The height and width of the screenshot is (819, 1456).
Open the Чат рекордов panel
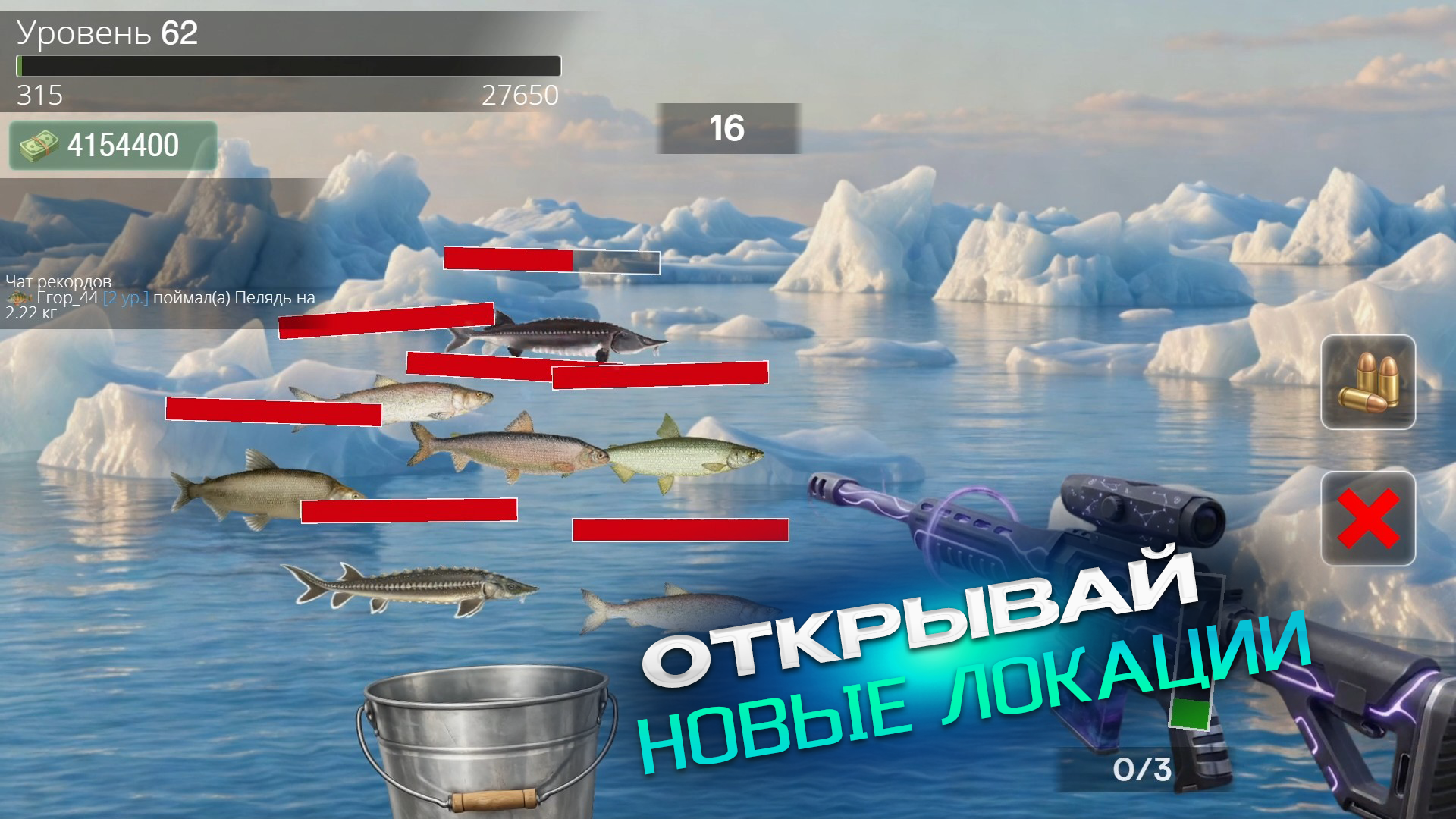tap(58, 281)
